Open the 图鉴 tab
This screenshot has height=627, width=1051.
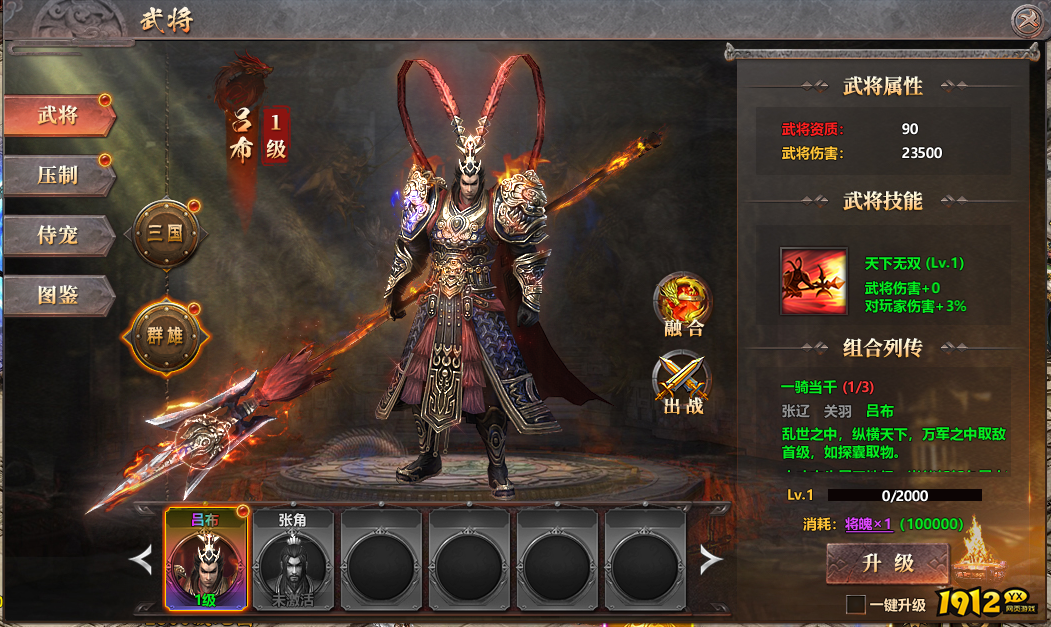(x=59, y=295)
